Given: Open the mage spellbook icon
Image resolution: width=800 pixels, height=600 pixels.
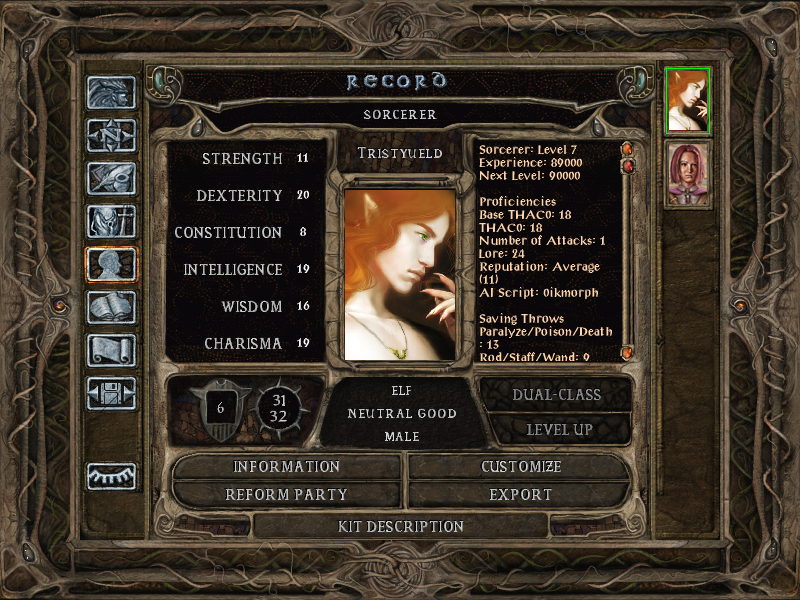Looking at the screenshot, I should [111, 308].
